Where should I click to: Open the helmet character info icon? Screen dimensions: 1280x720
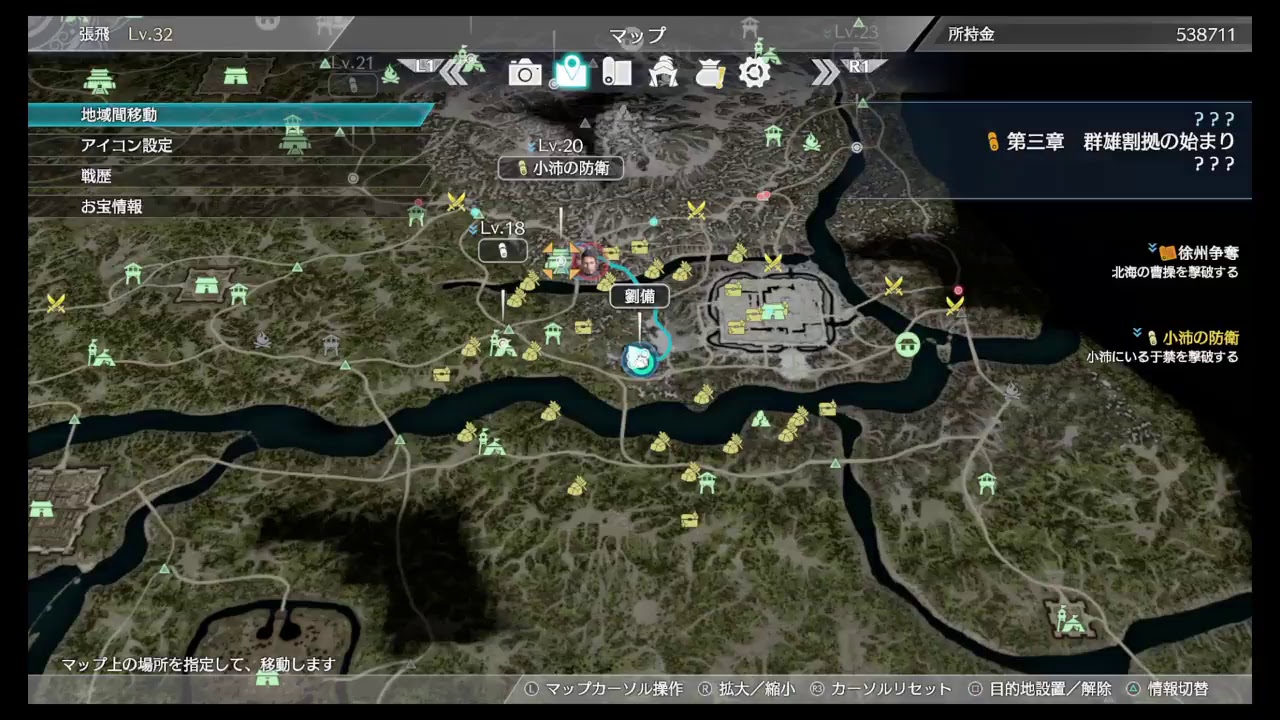point(664,72)
